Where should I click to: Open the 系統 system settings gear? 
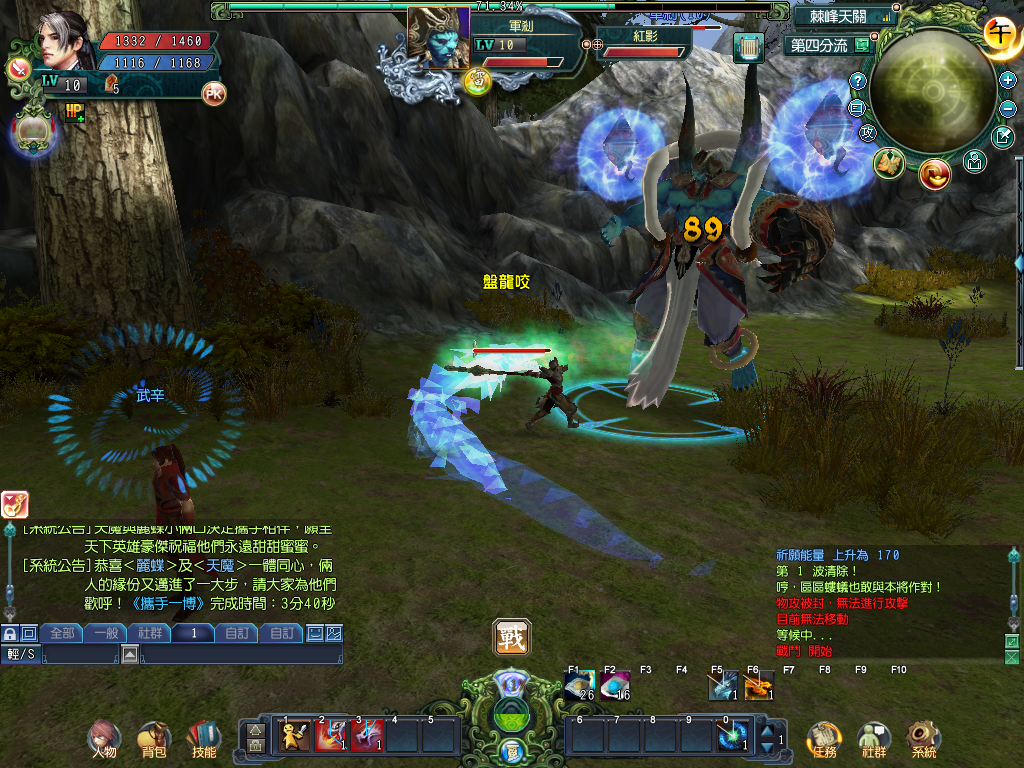tap(923, 738)
